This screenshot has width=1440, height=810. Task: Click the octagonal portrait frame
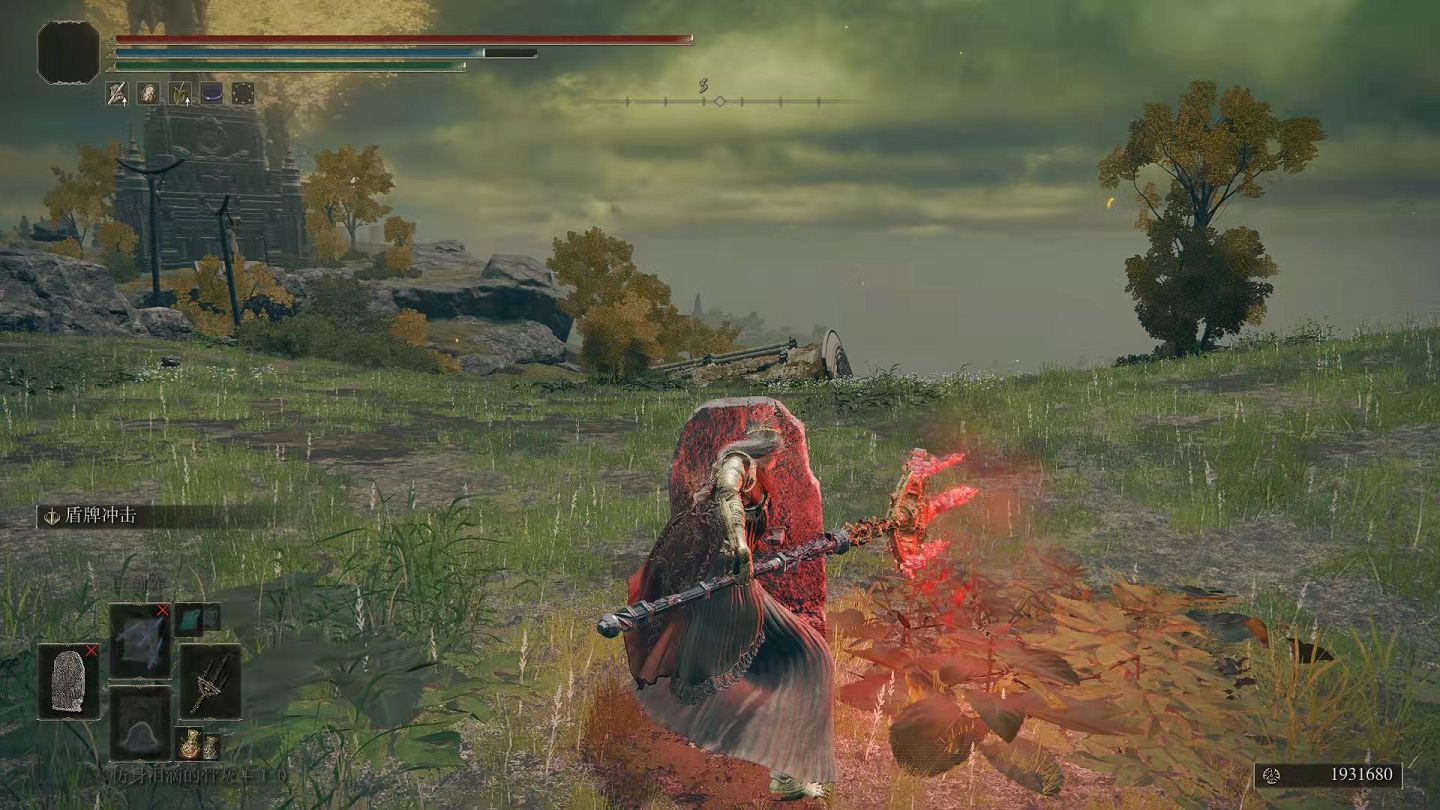(69, 52)
